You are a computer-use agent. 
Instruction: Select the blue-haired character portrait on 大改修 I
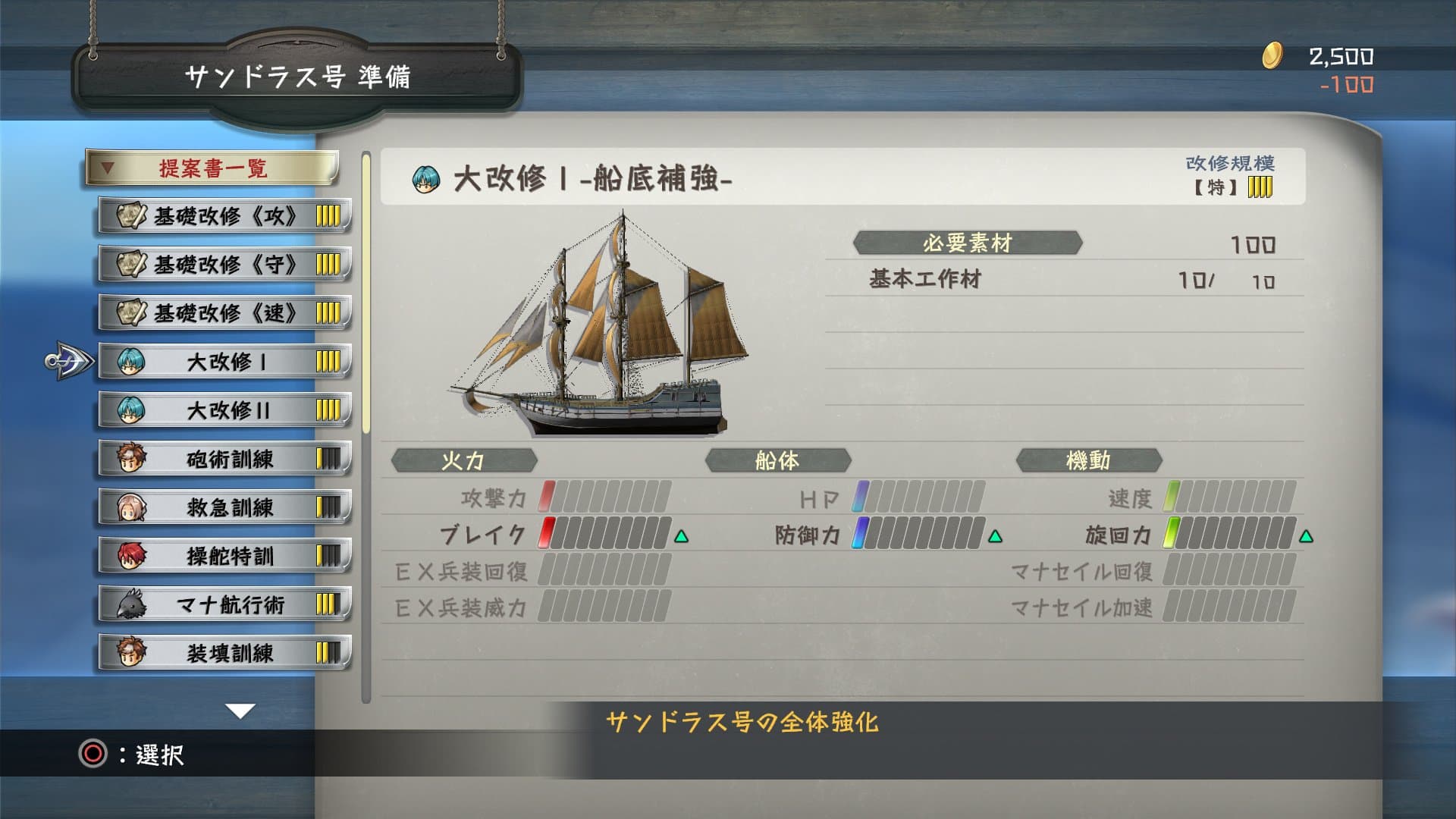pyautogui.click(x=130, y=361)
